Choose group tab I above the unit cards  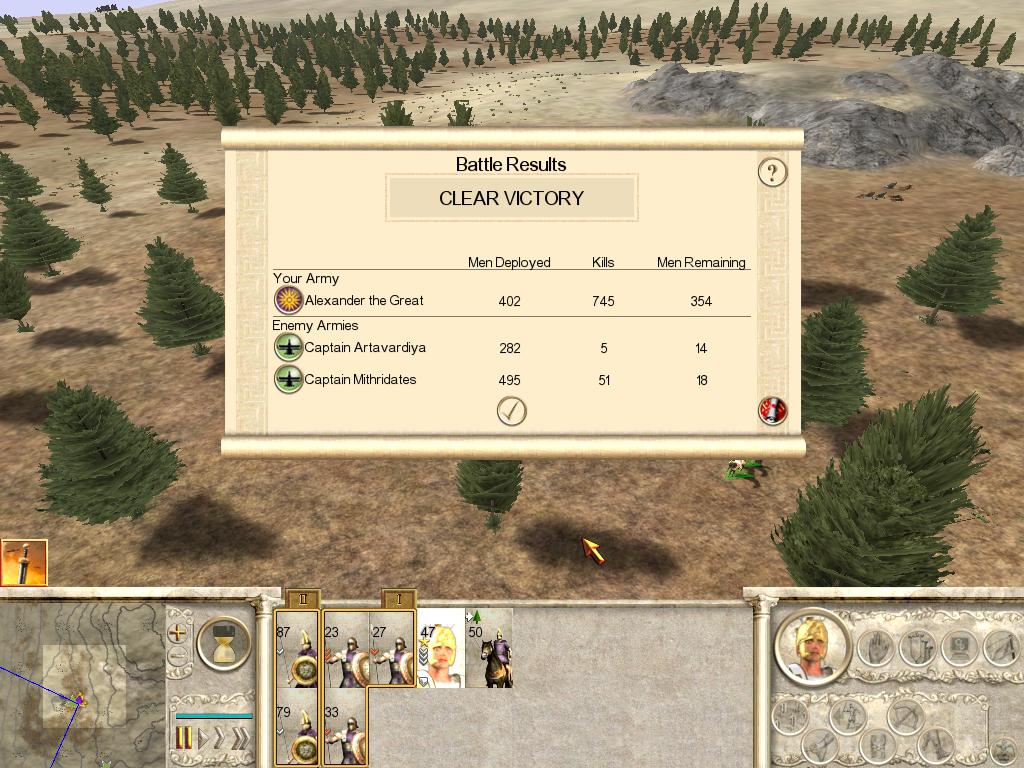[399, 600]
